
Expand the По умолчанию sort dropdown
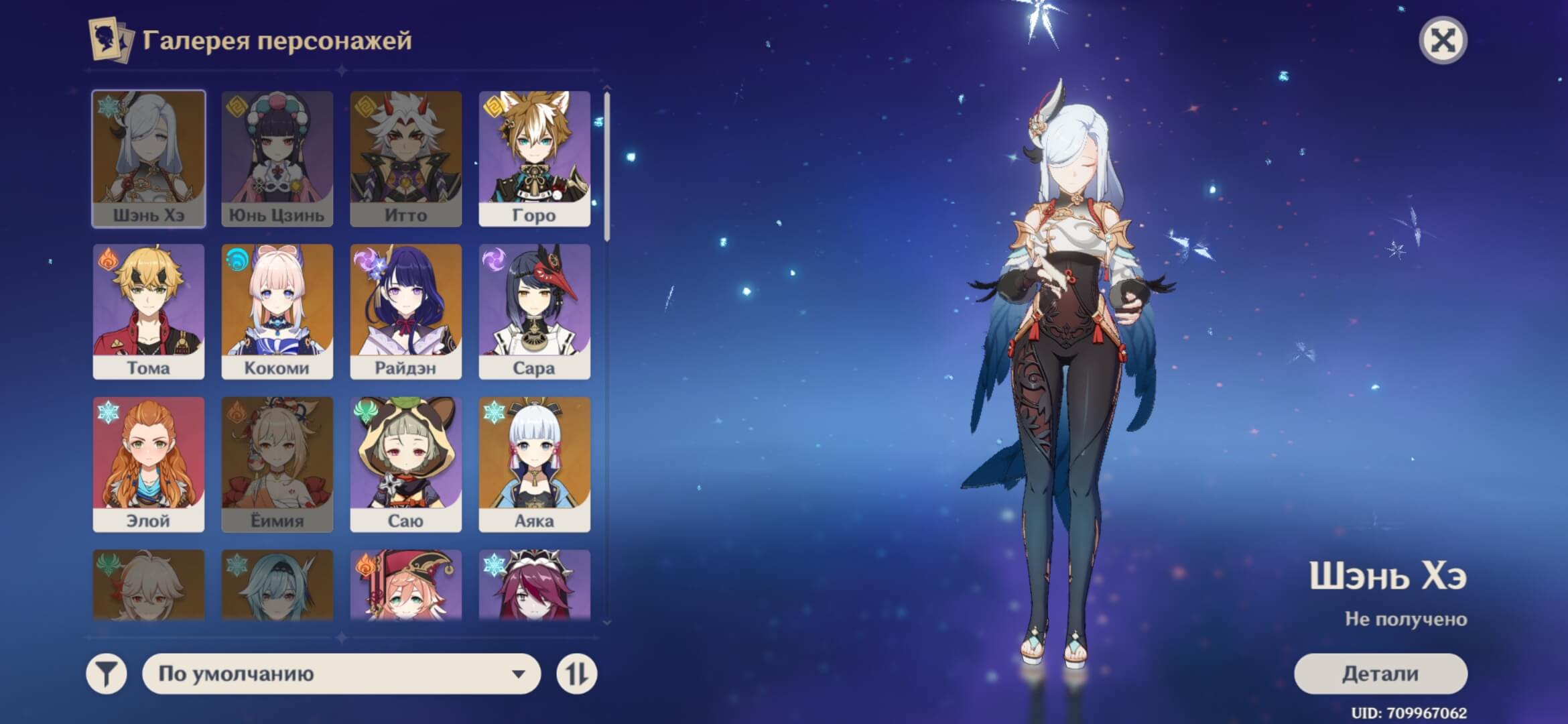click(x=341, y=674)
